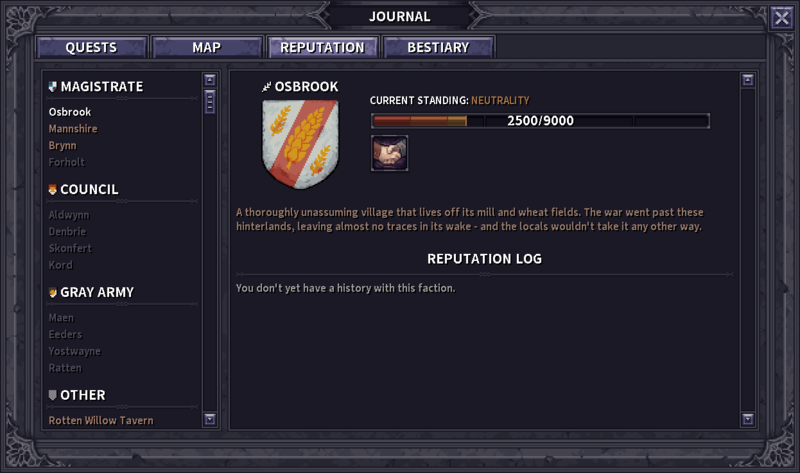Choose the Skonfert entry

tap(70, 248)
